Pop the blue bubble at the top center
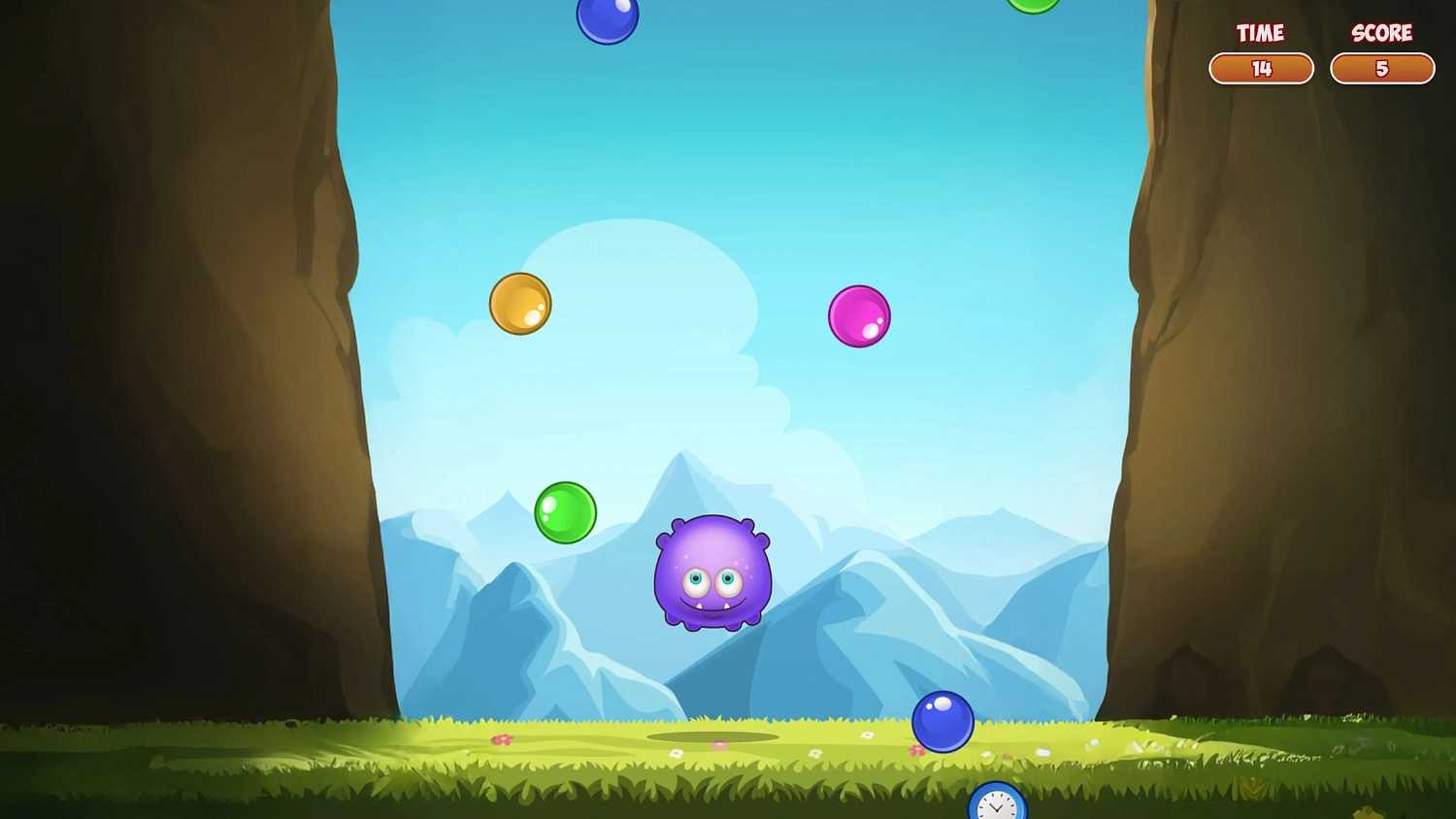 coord(608,16)
